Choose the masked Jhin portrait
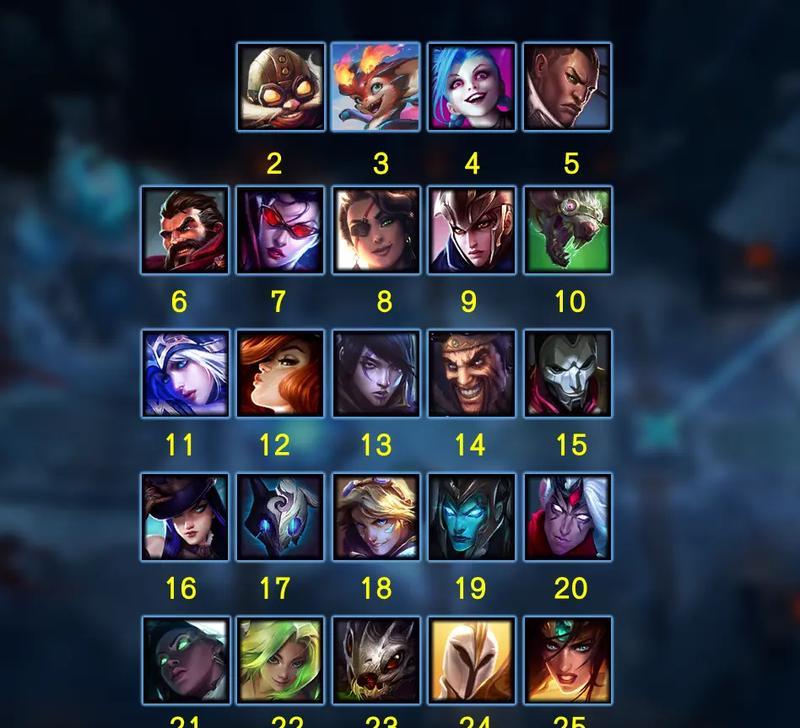Screen dimensions: 800x728 tap(567, 374)
